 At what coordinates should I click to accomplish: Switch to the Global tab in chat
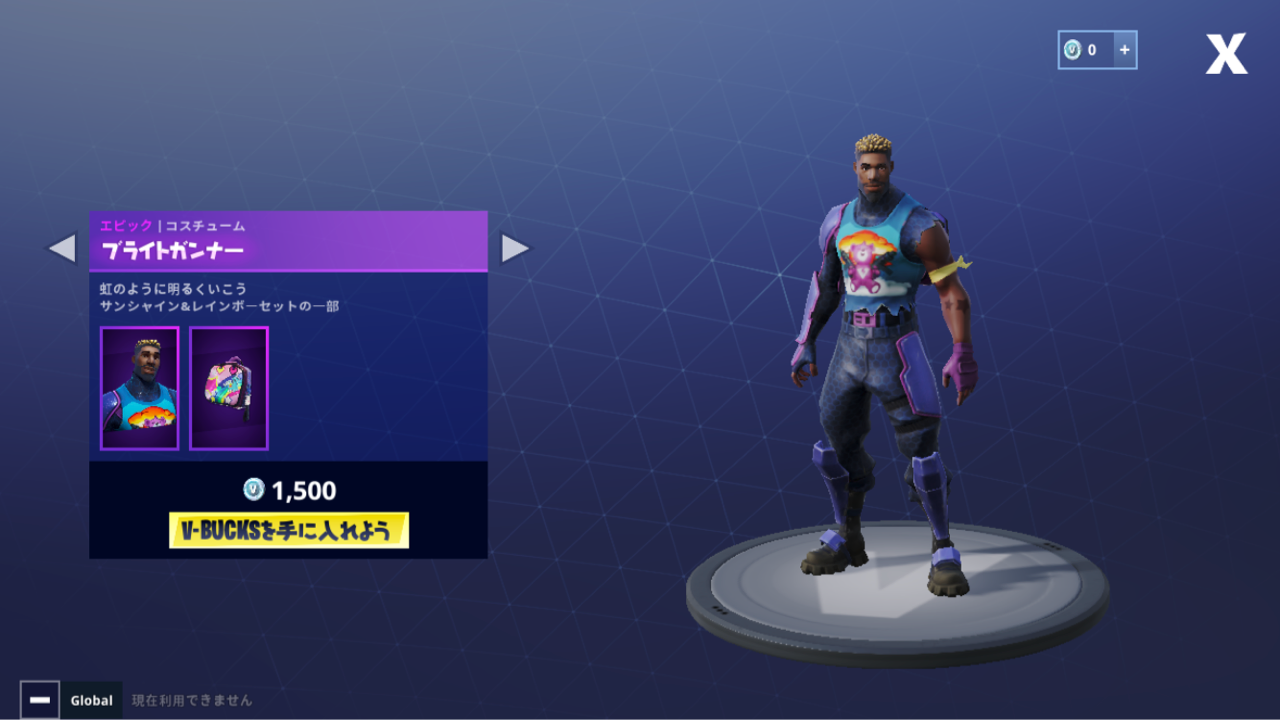(91, 700)
